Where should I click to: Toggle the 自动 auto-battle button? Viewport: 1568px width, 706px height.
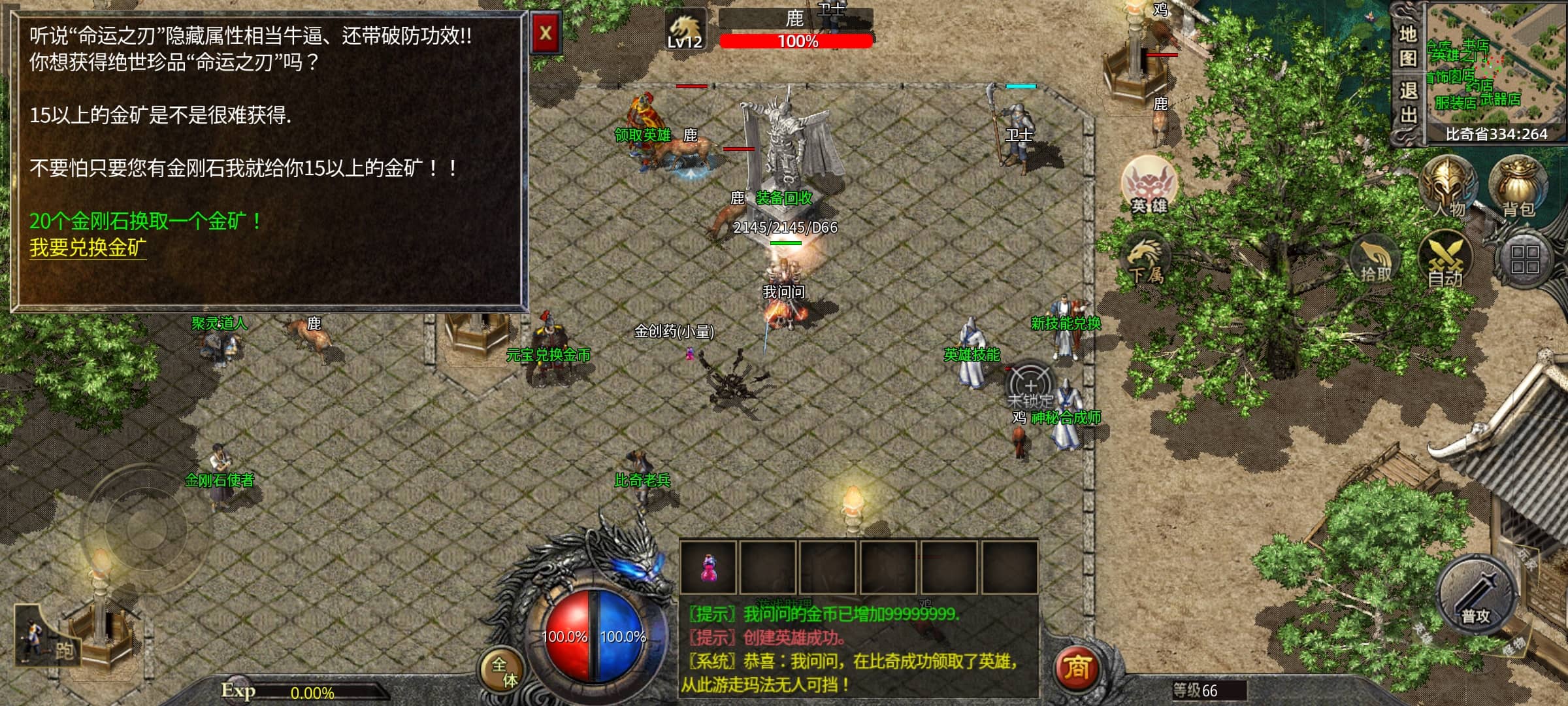1445,261
